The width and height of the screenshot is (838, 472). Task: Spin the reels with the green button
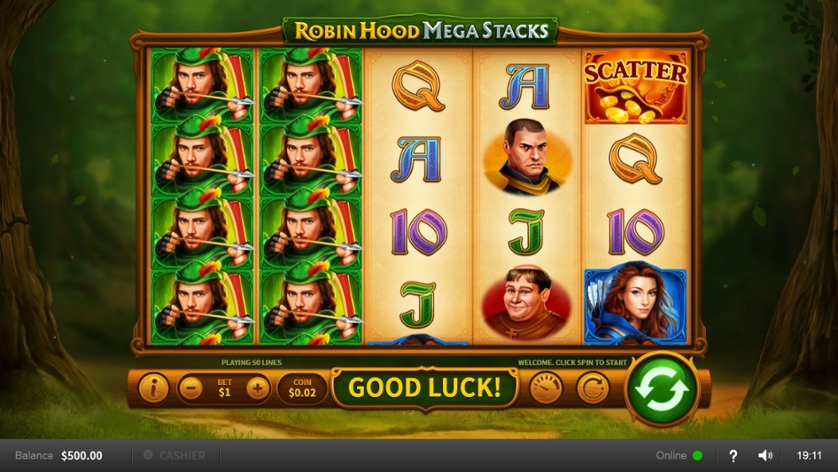pos(661,388)
